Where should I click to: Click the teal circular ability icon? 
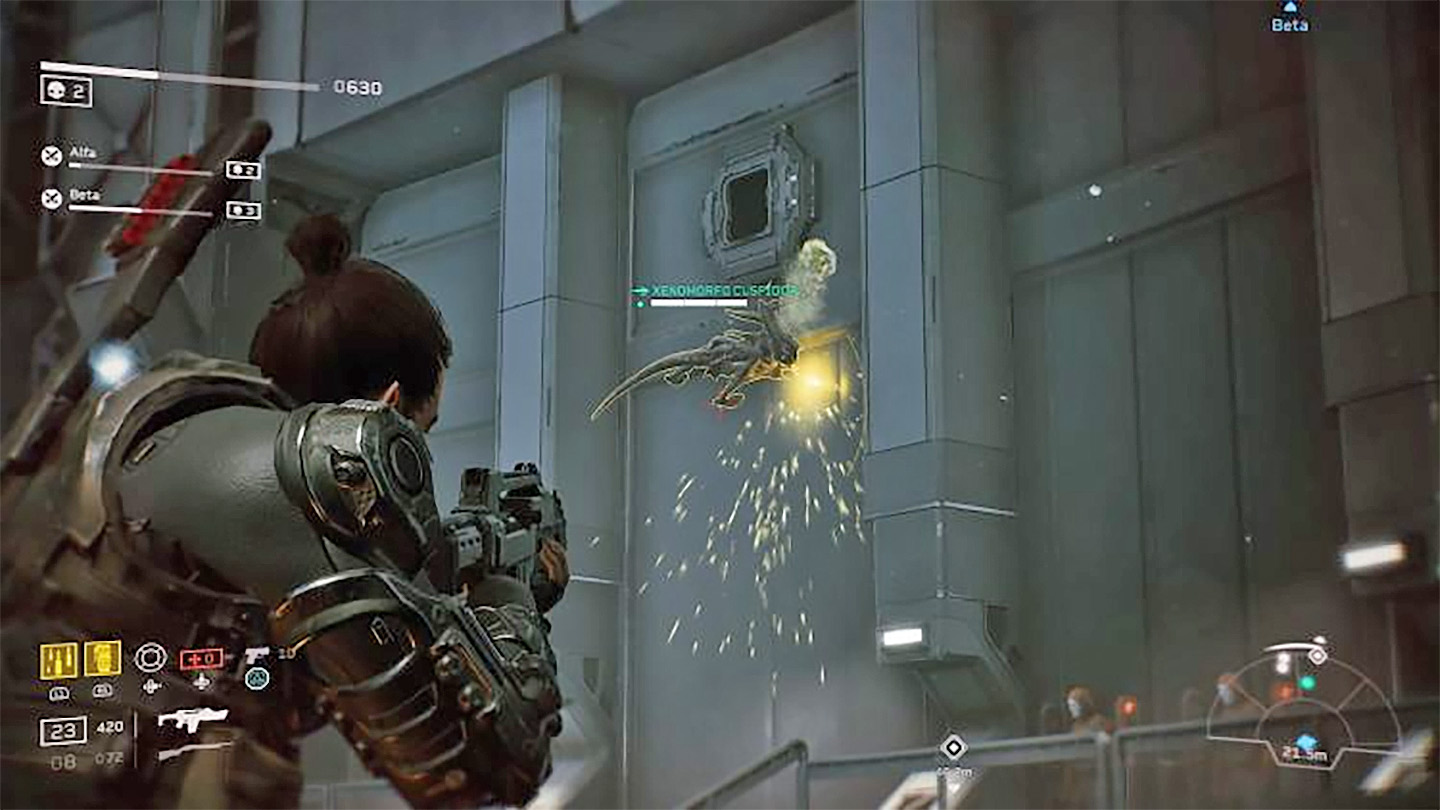257,679
